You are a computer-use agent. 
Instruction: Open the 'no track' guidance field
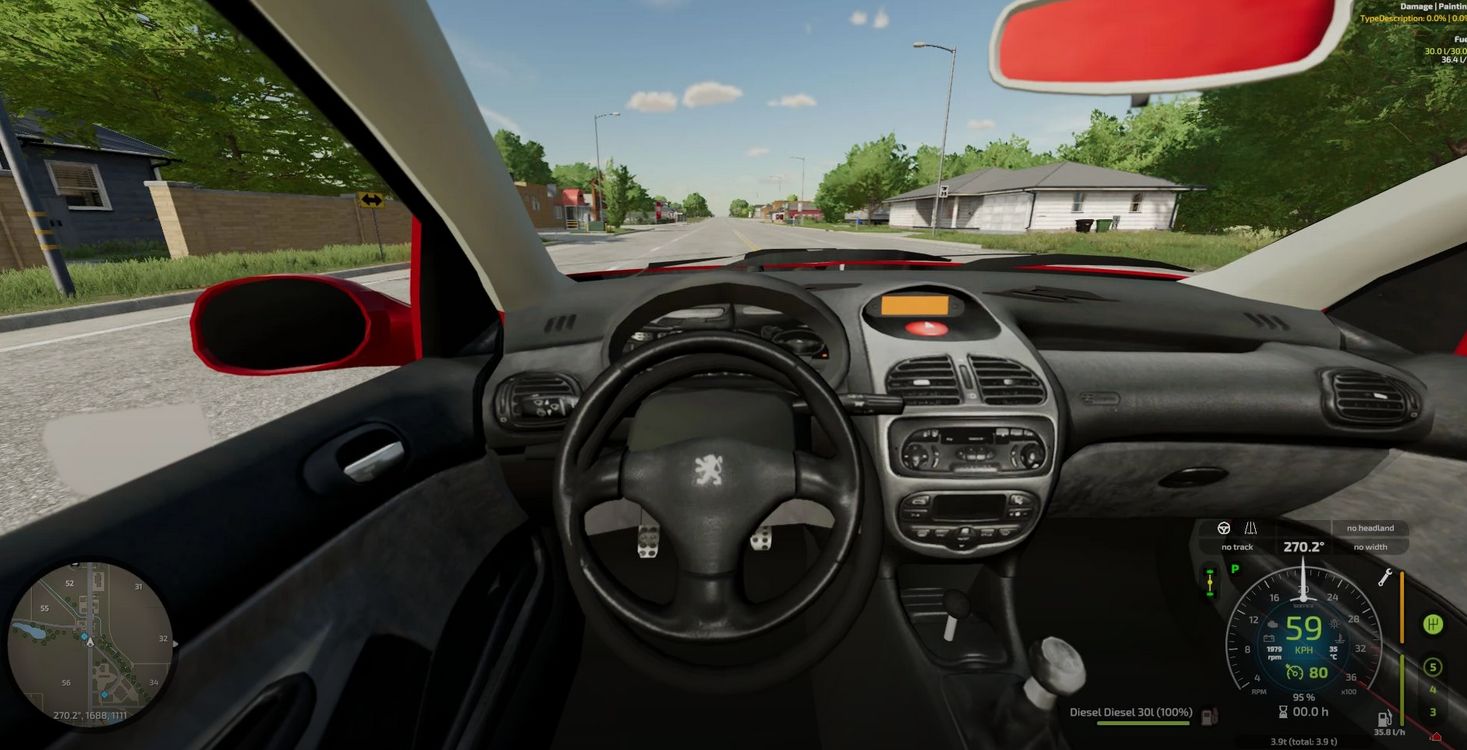1237,547
